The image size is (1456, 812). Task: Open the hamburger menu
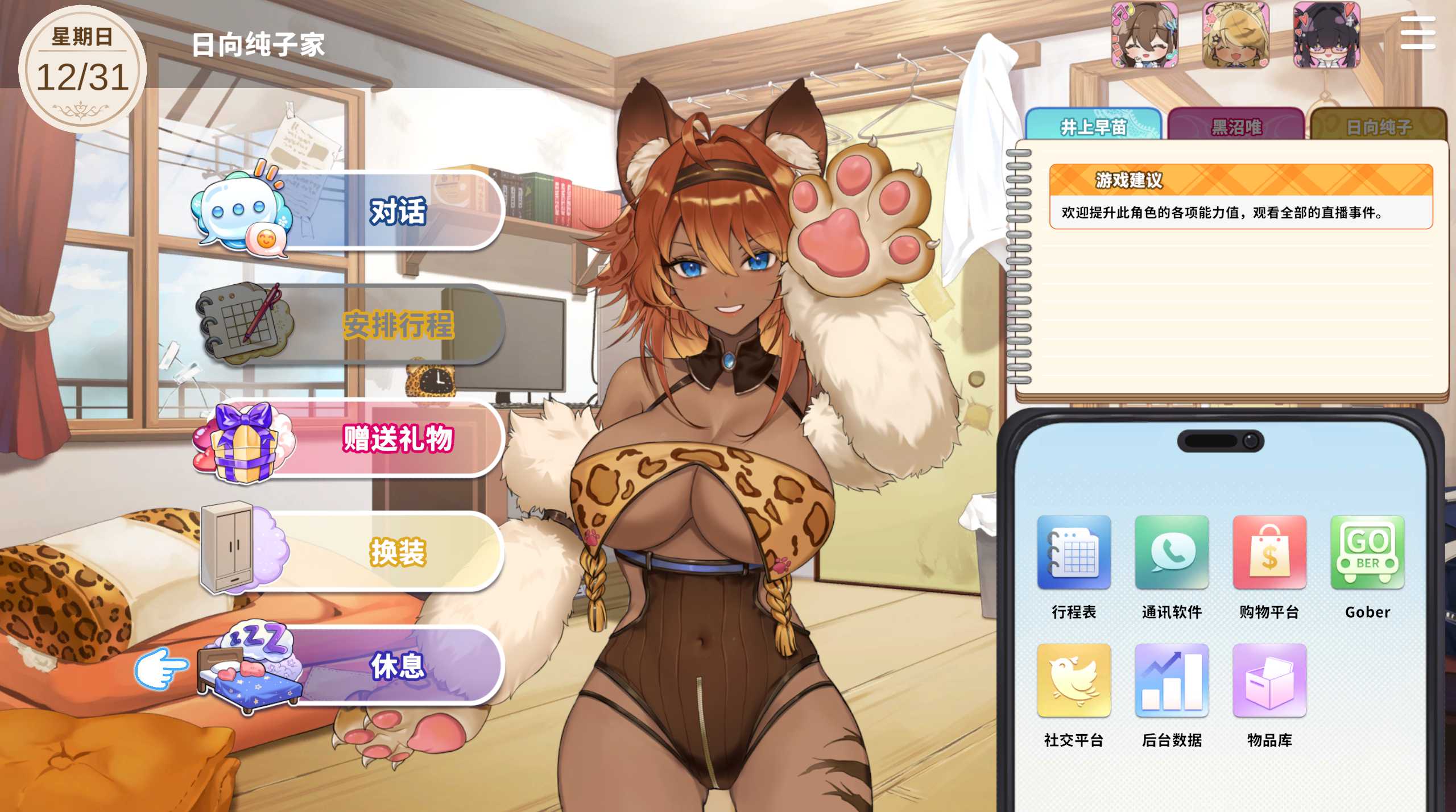click(x=1417, y=33)
